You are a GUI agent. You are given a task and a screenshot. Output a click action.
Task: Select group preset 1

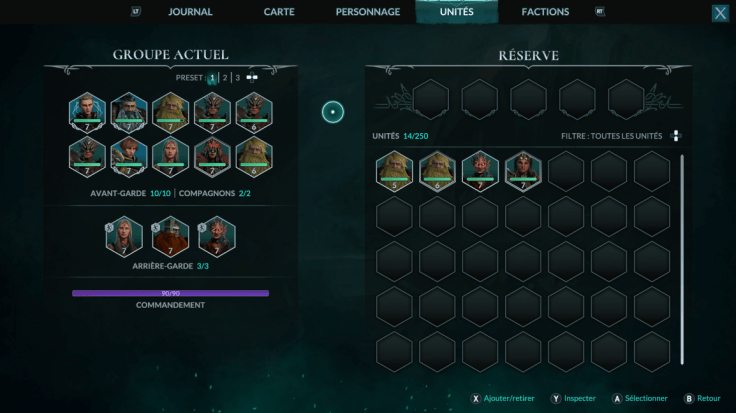coord(212,77)
